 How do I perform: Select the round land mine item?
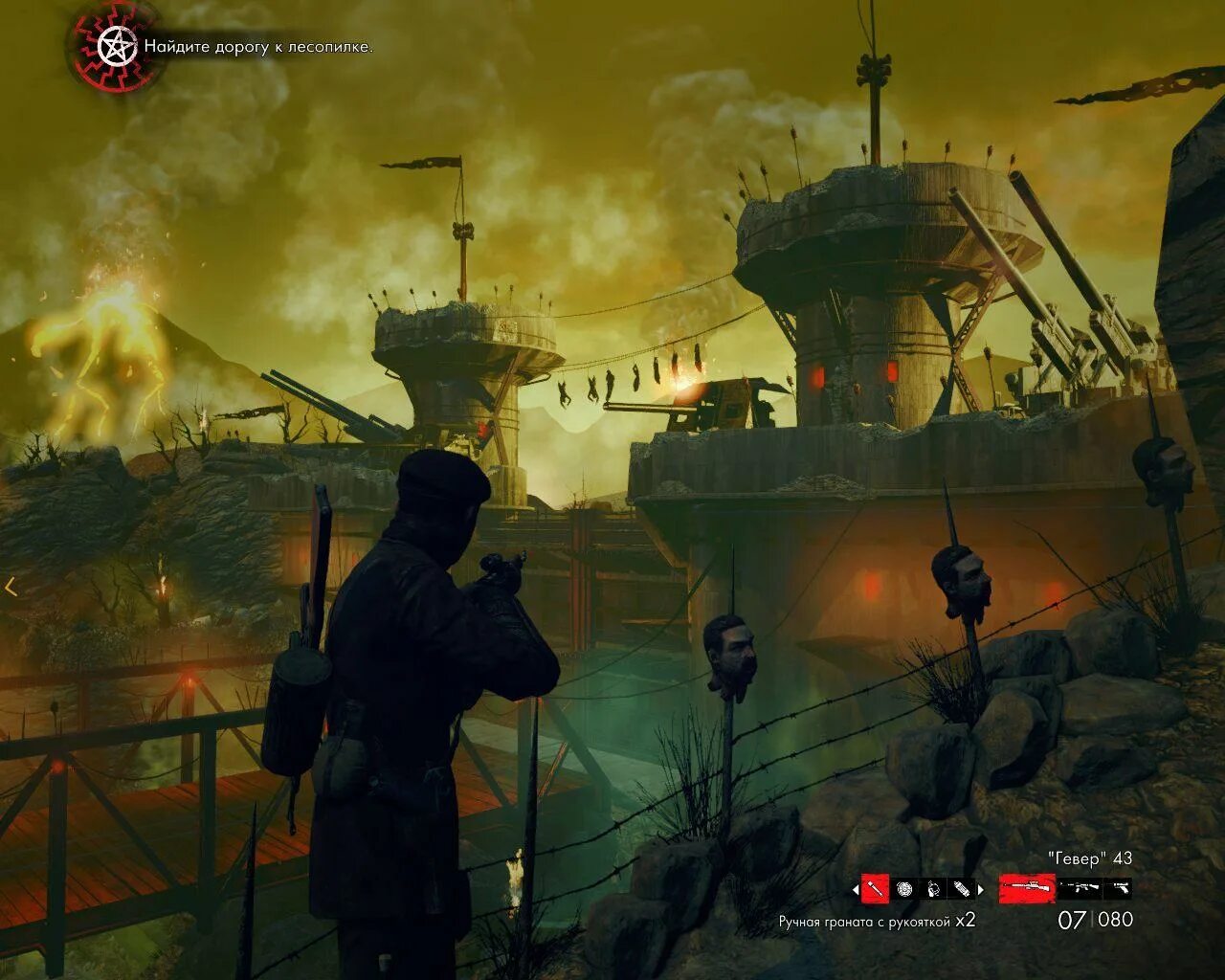[x=904, y=889]
